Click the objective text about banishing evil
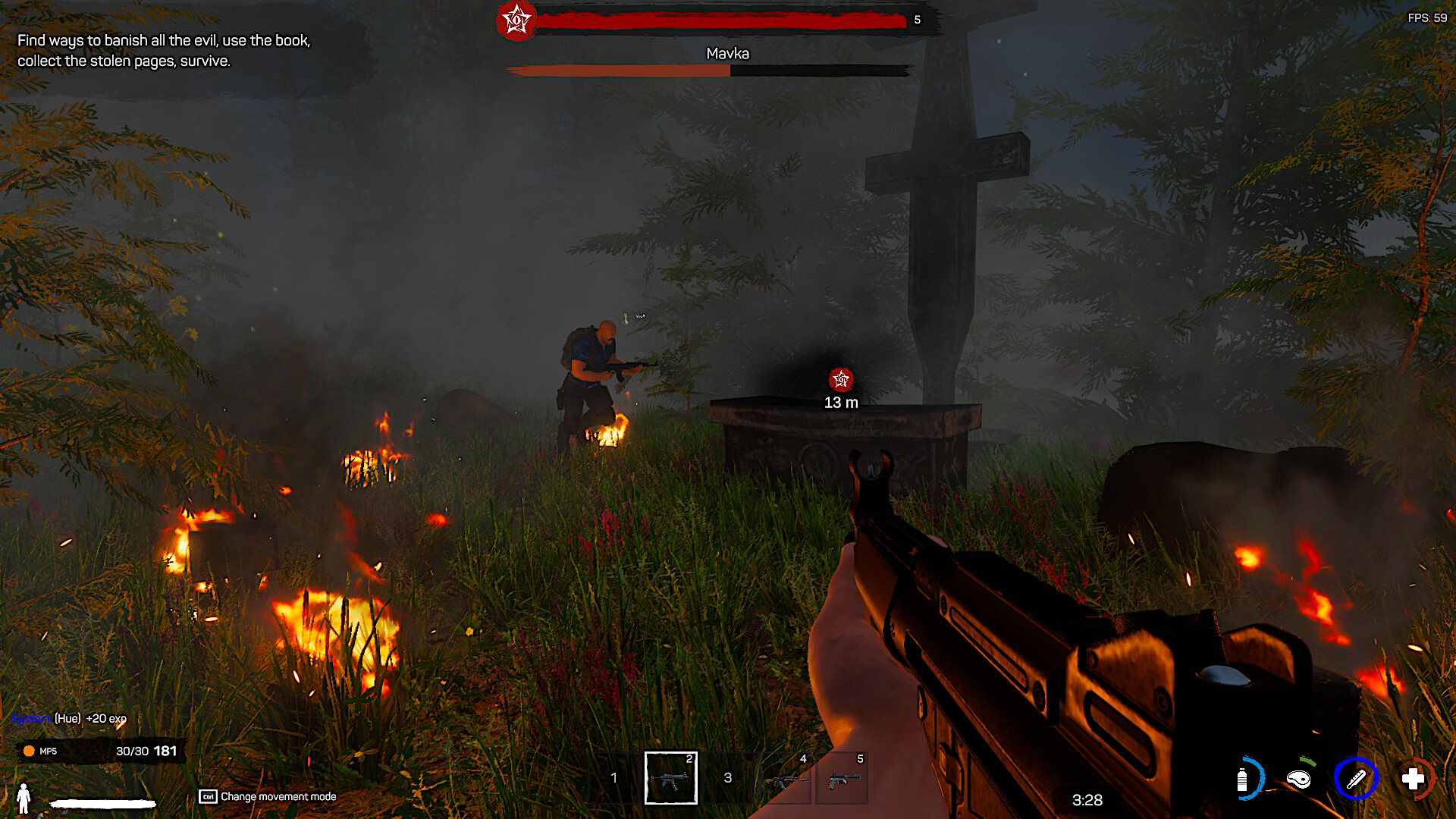The image size is (1456, 819). point(164,51)
